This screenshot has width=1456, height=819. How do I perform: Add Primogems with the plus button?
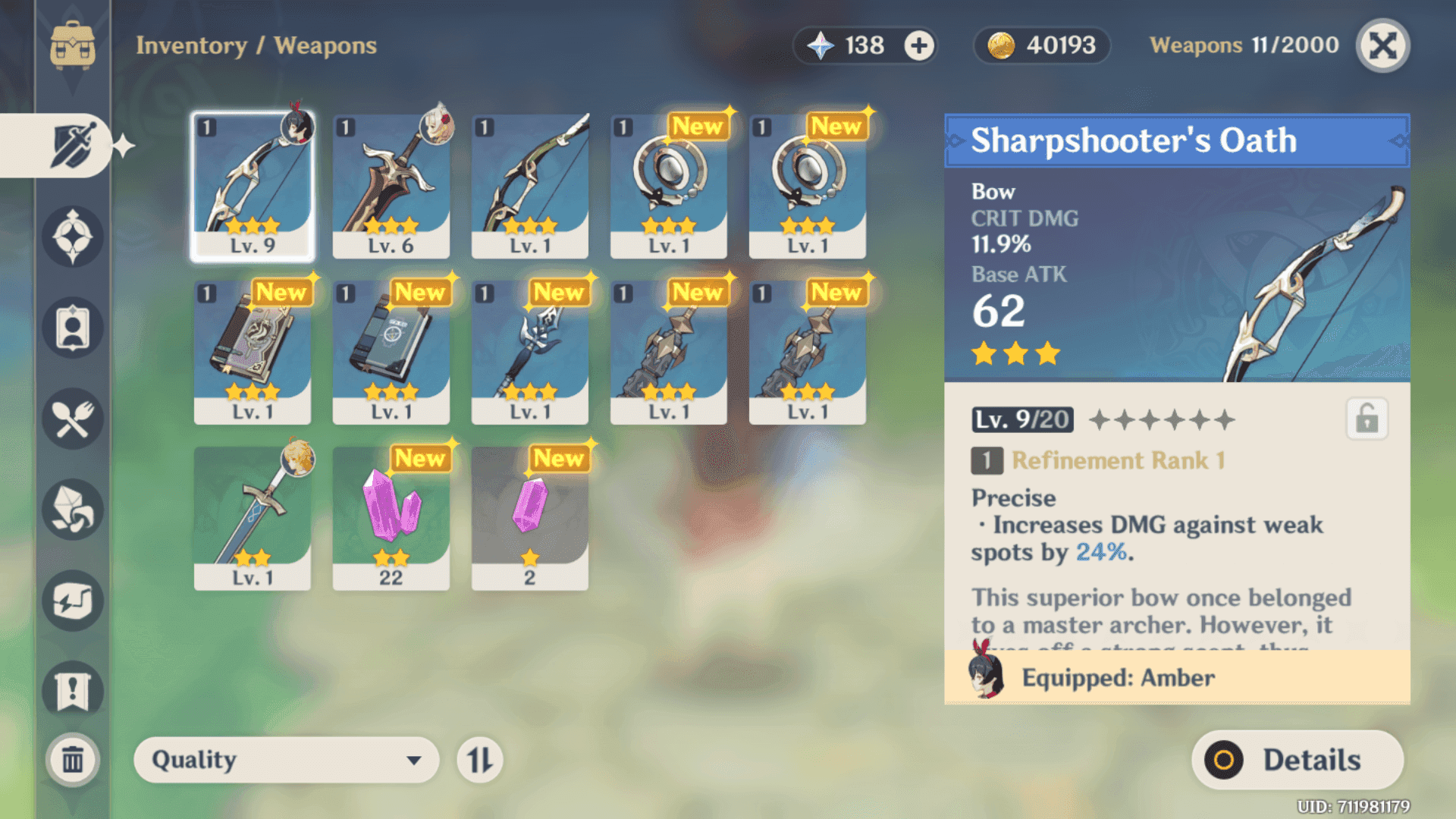click(919, 46)
